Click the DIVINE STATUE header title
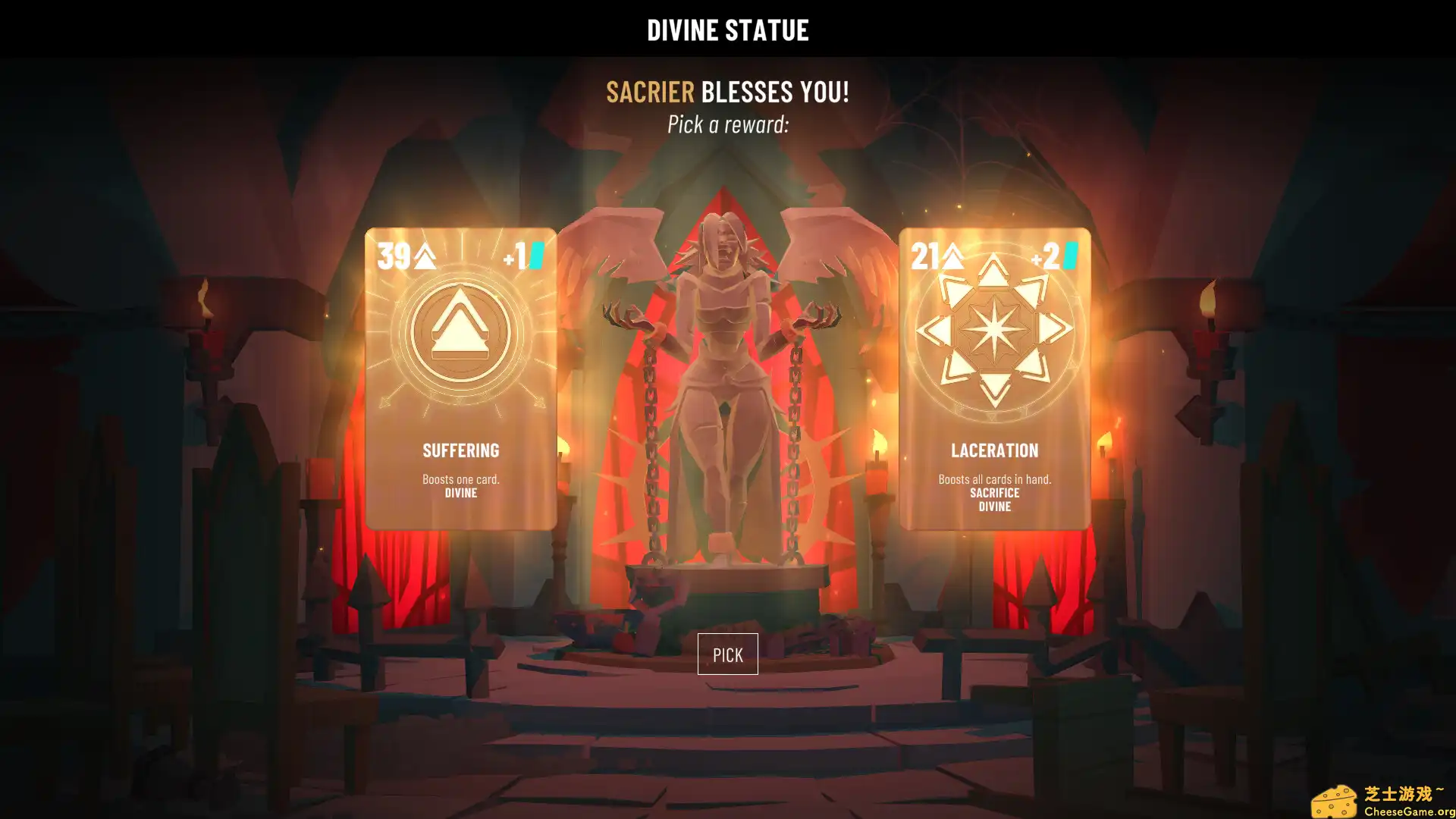Screen dimensions: 1456x819 click(x=727, y=30)
